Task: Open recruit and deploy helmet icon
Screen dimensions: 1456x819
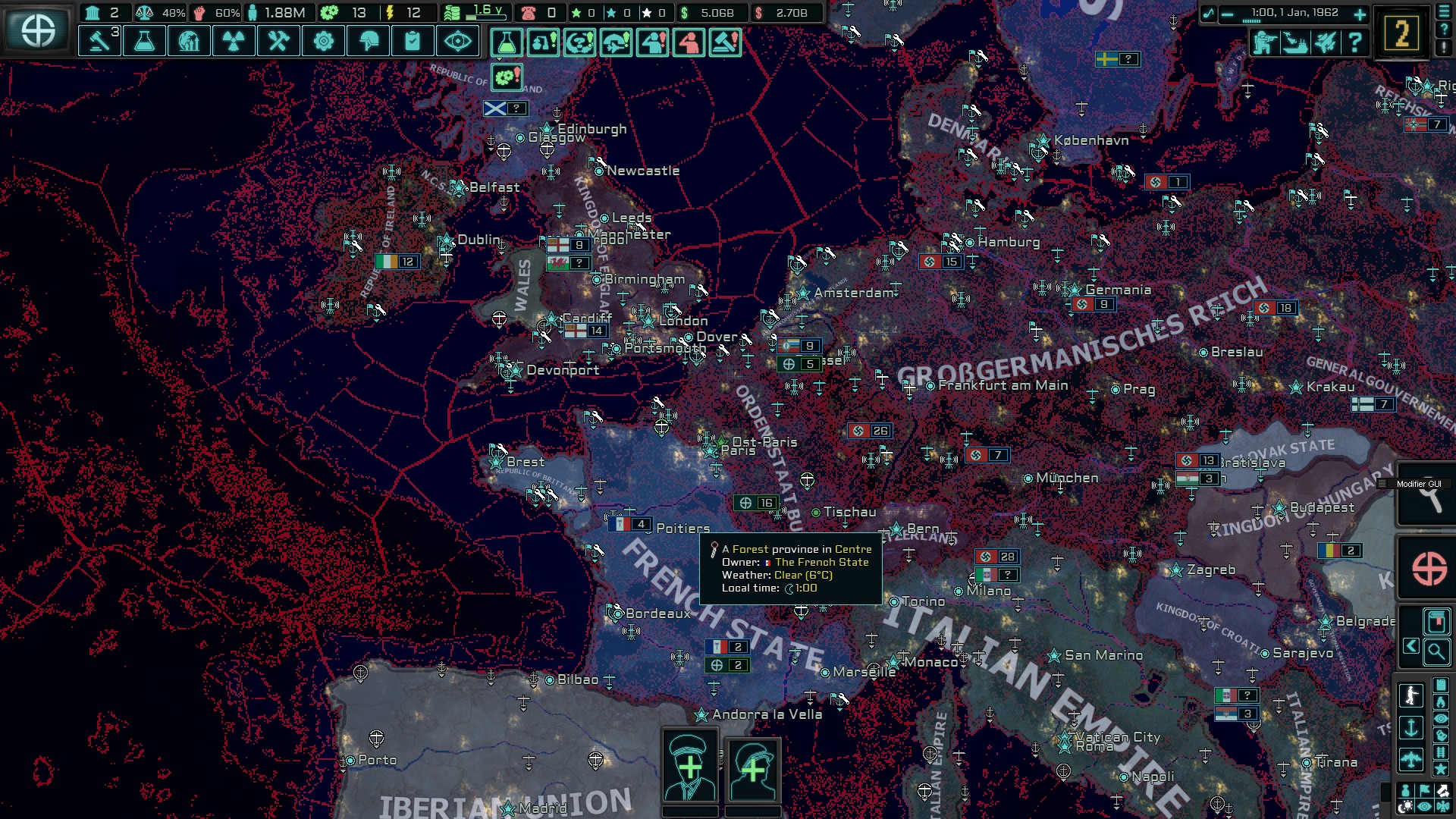Action: pos(367,41)
